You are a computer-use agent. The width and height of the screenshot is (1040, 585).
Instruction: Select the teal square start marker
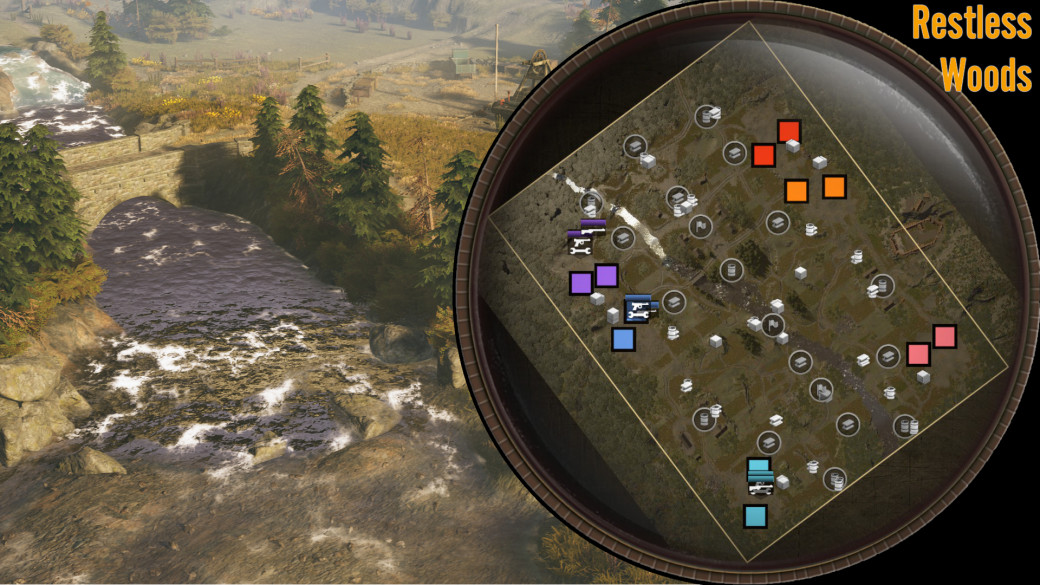[x=755, y=516]
